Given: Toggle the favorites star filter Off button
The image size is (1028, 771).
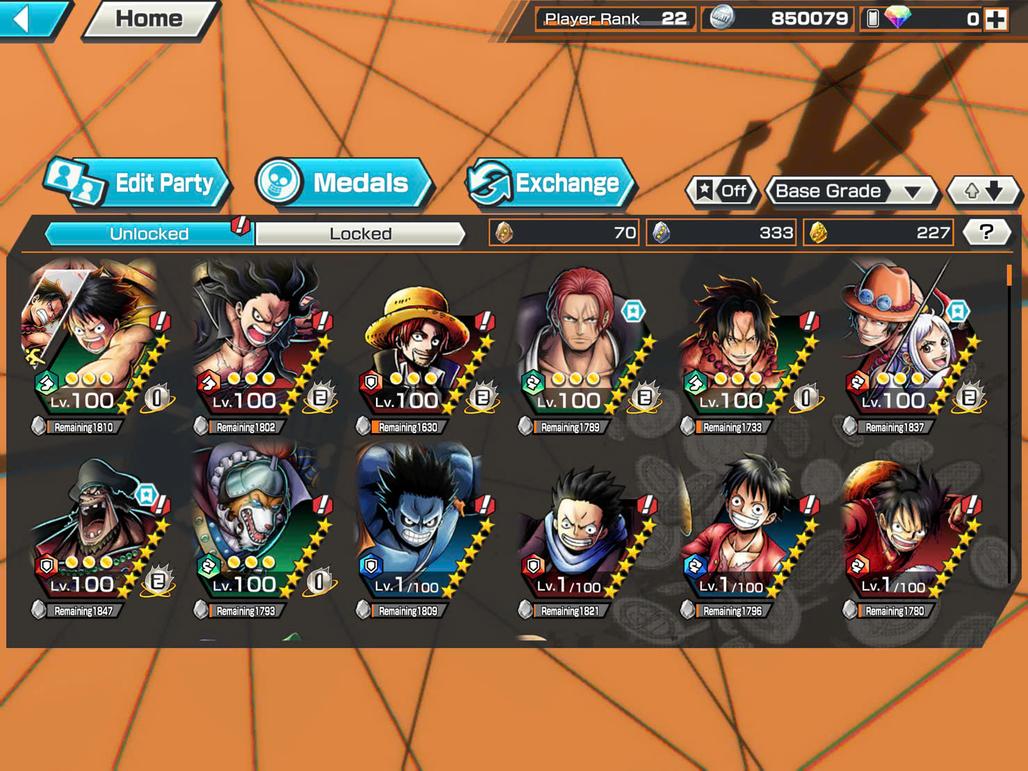Looking at the screenshot, I should pyautogui.click(x=721, y=191).
